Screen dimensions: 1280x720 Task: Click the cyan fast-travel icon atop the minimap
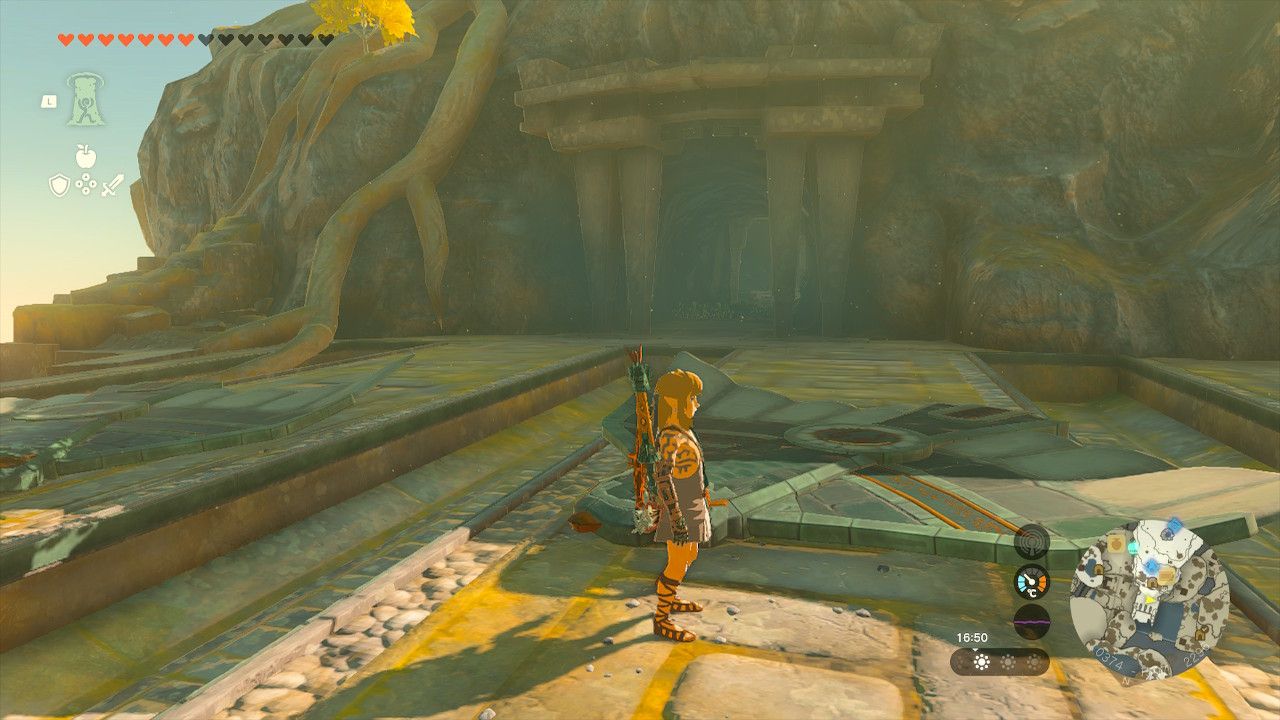(x=1132, y=546)
